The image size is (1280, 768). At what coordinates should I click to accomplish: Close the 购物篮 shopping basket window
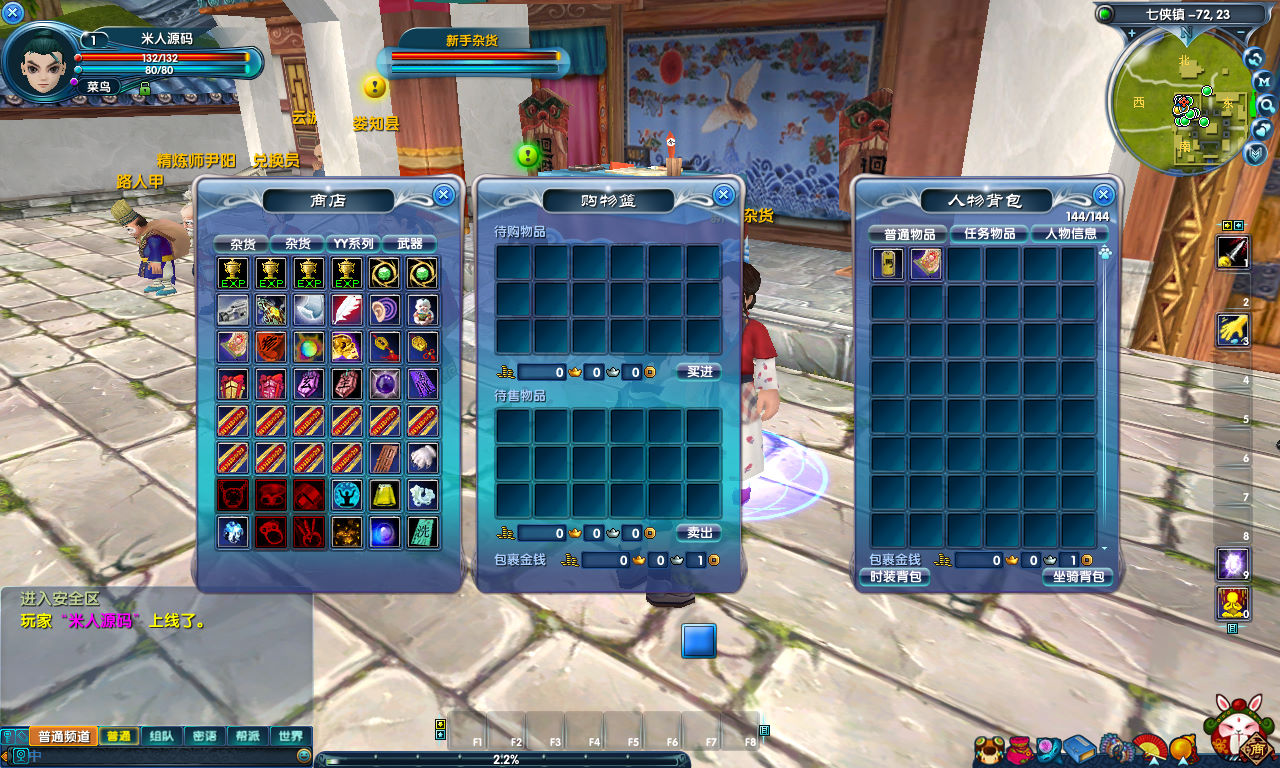point(723,195)
